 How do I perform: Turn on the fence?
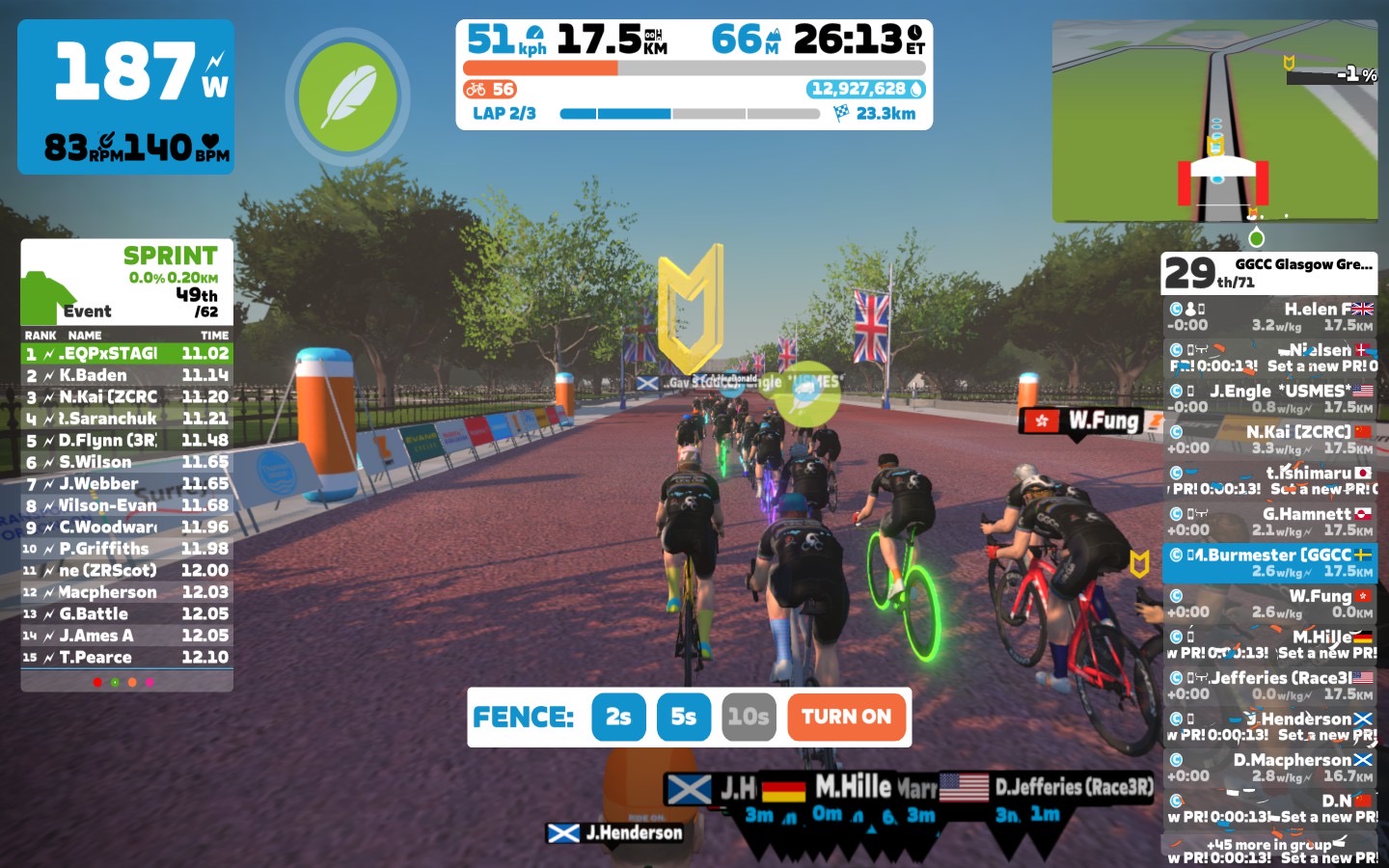[x=846, y=717]
